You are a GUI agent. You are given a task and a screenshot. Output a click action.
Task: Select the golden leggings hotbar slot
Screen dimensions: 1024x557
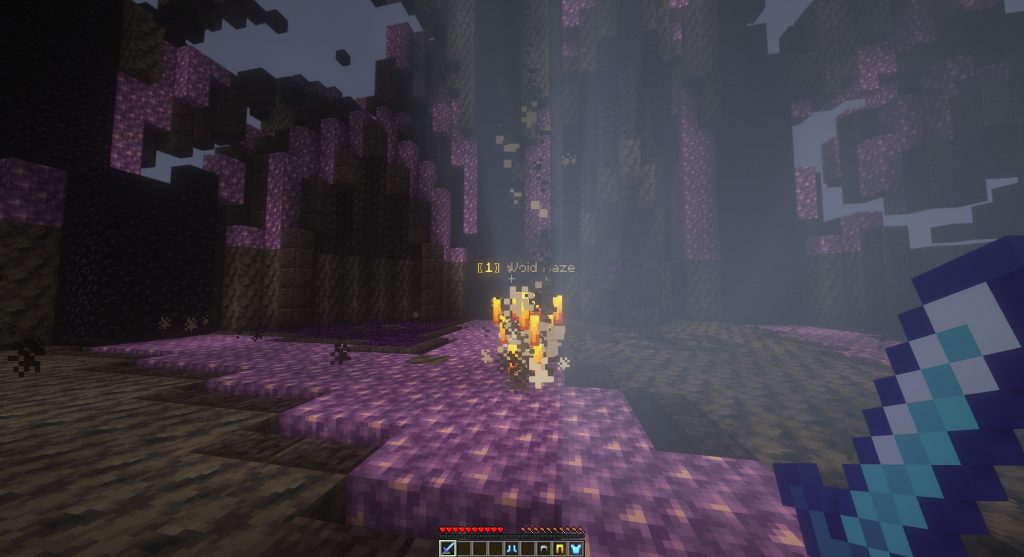coord(560,548)
